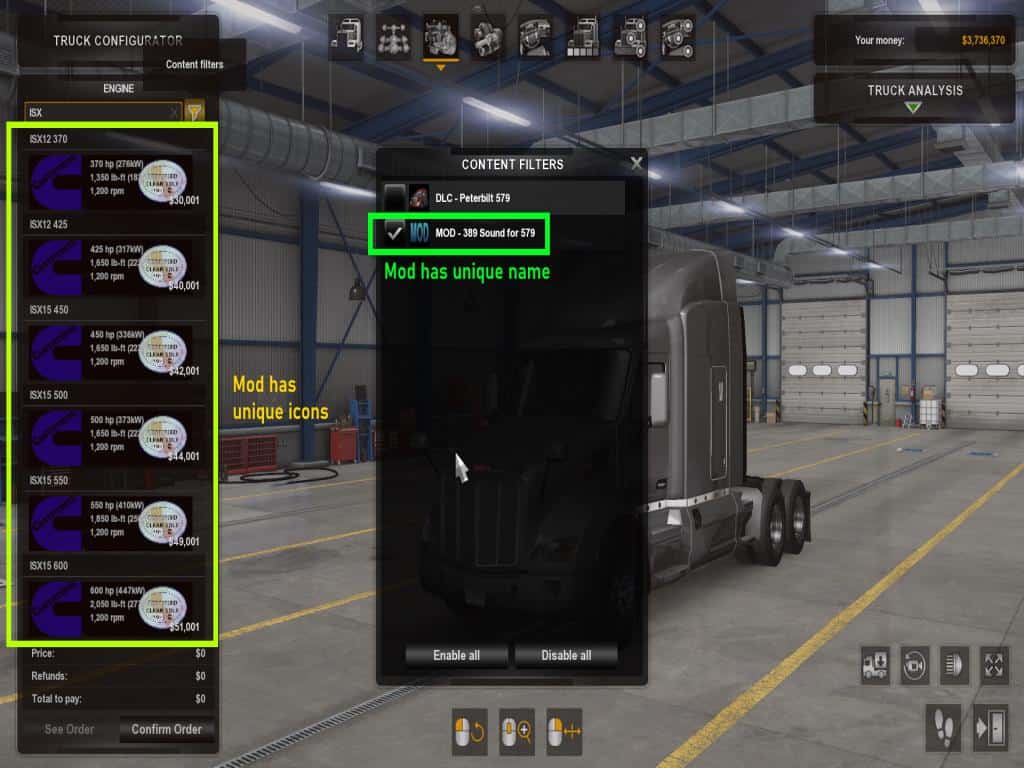
Task: Select the ISX15 500 engine
Action: click(110, 436)
